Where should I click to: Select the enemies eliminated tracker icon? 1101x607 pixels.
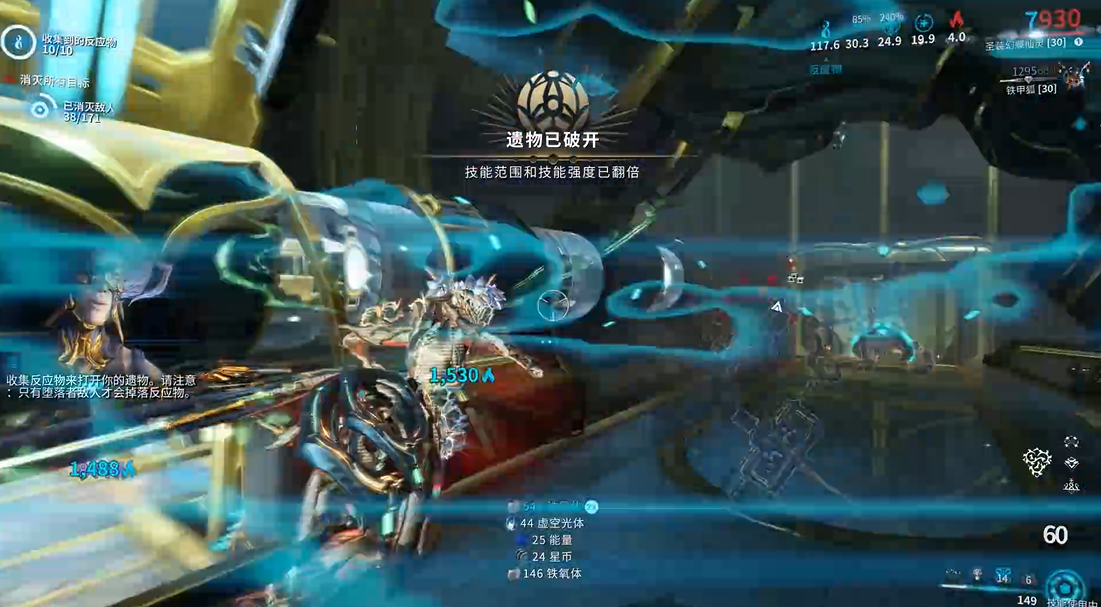coord(40,109)
